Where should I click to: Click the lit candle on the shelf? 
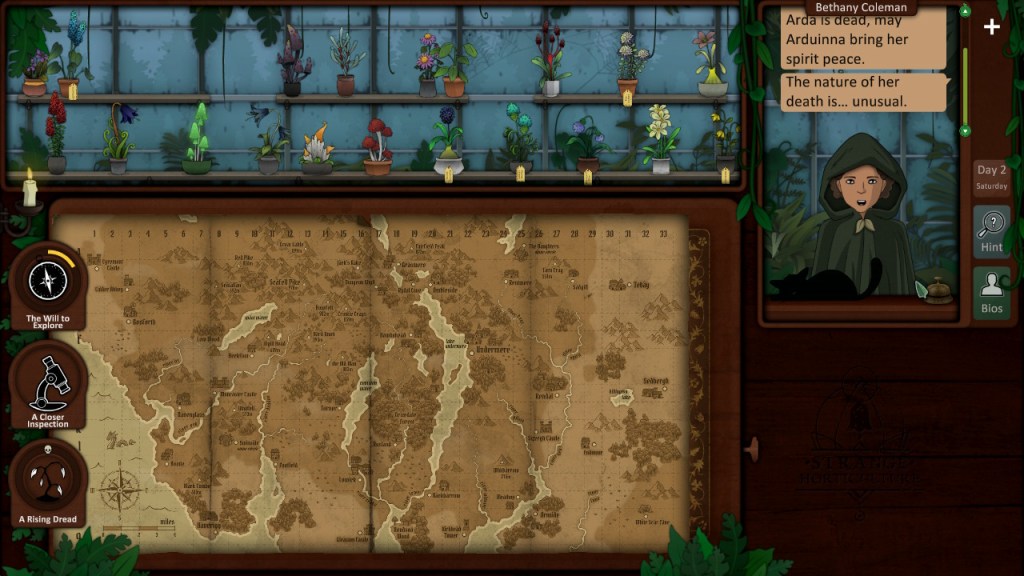[29, 189]
